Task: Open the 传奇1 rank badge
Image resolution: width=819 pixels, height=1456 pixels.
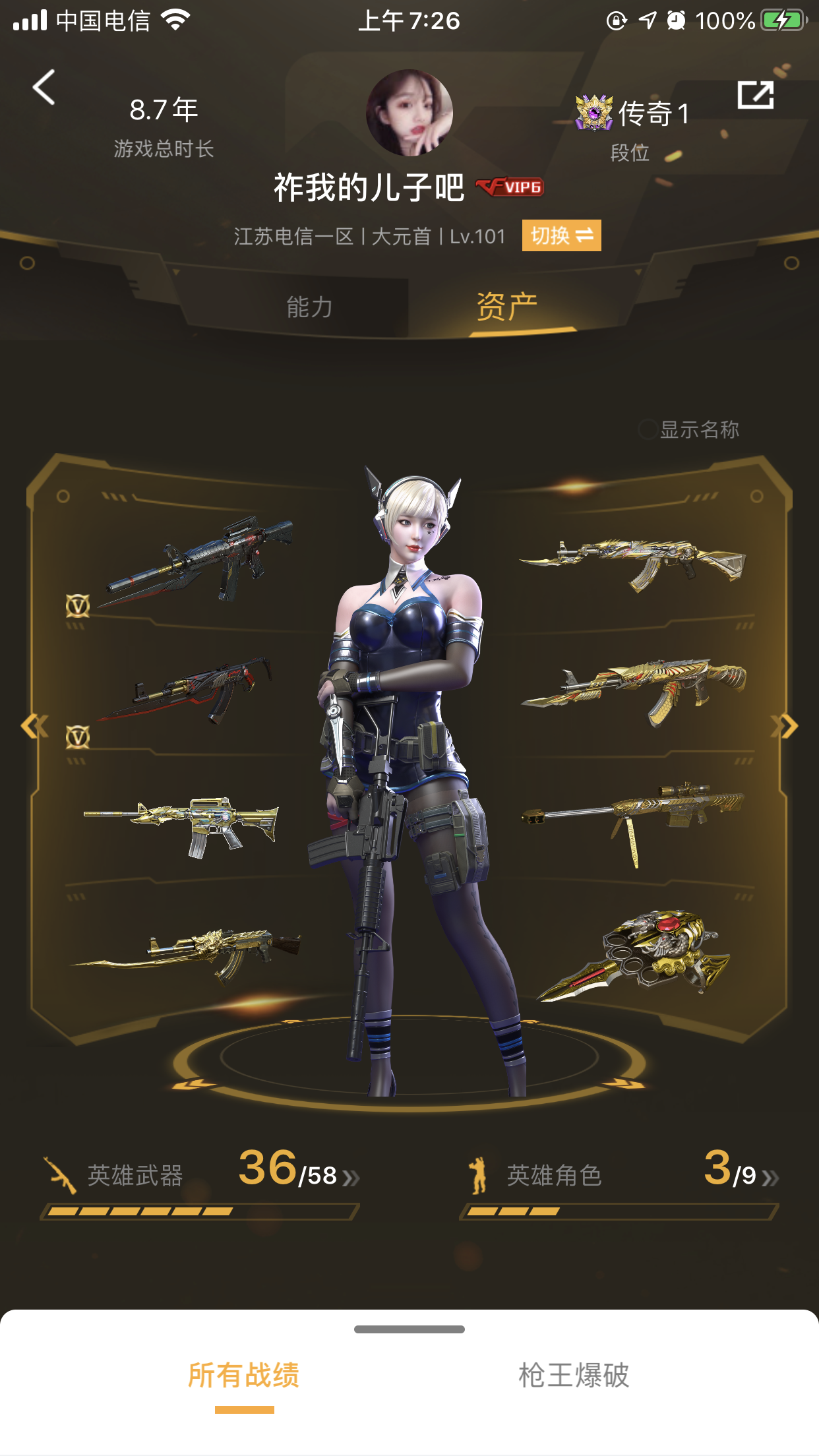Action: (x=632, y=113)
